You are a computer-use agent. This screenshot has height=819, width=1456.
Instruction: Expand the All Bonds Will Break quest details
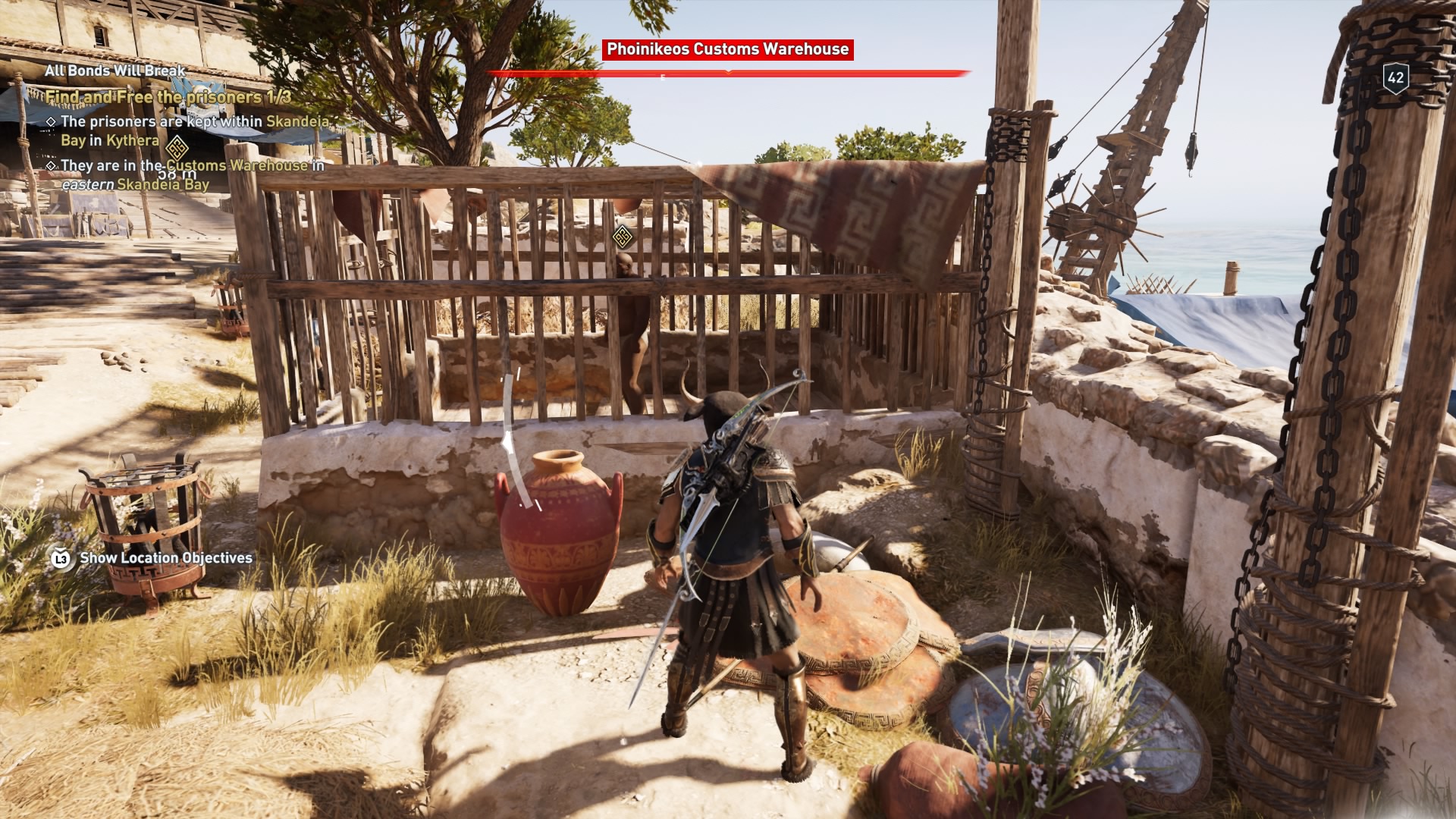(115, 72)
